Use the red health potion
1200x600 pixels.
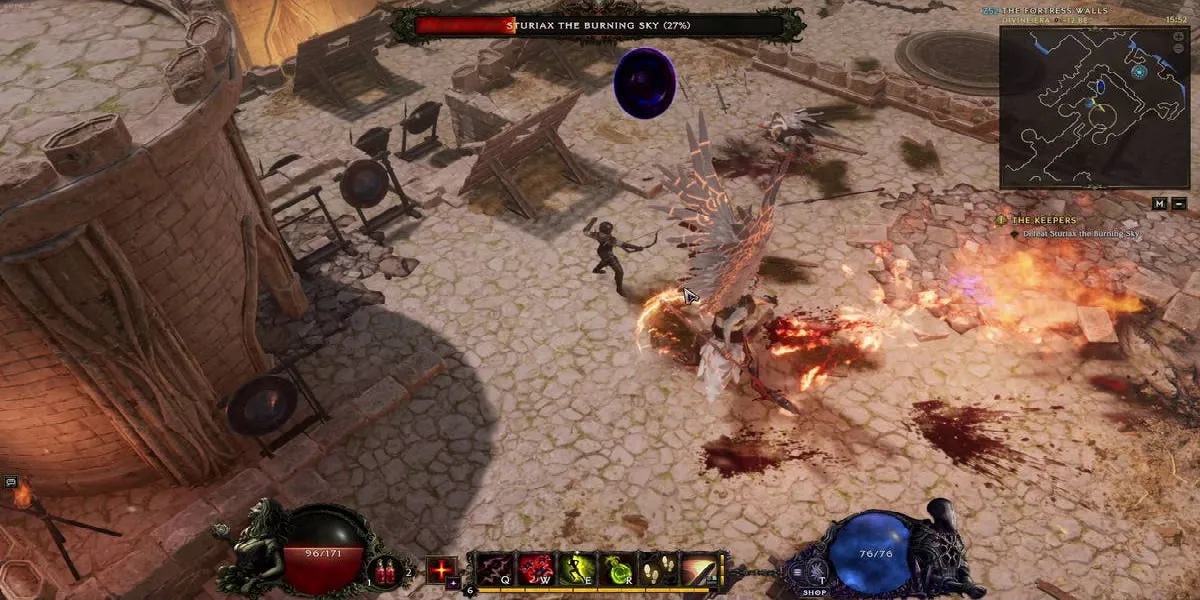(x=386, y=571)
